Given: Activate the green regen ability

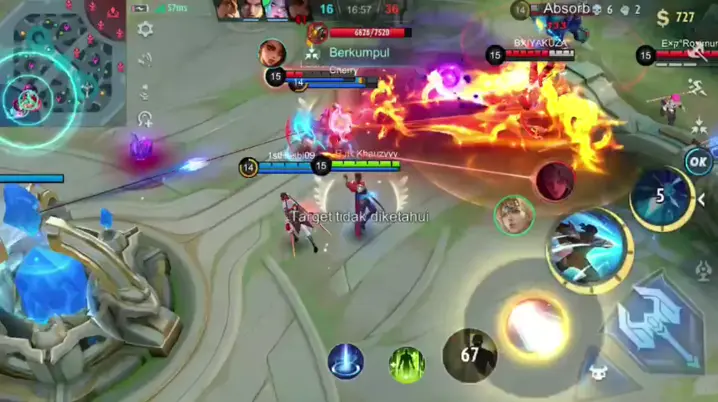Looking at the screenshot, I should pyautogui.click(x=406, y=362).
